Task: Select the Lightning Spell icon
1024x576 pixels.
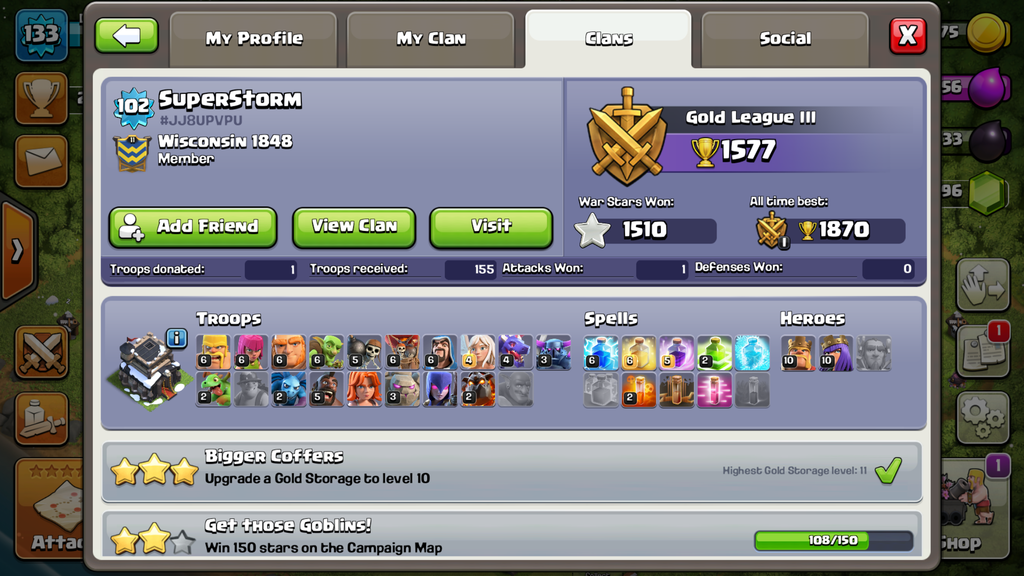Action: click(601, 353)
